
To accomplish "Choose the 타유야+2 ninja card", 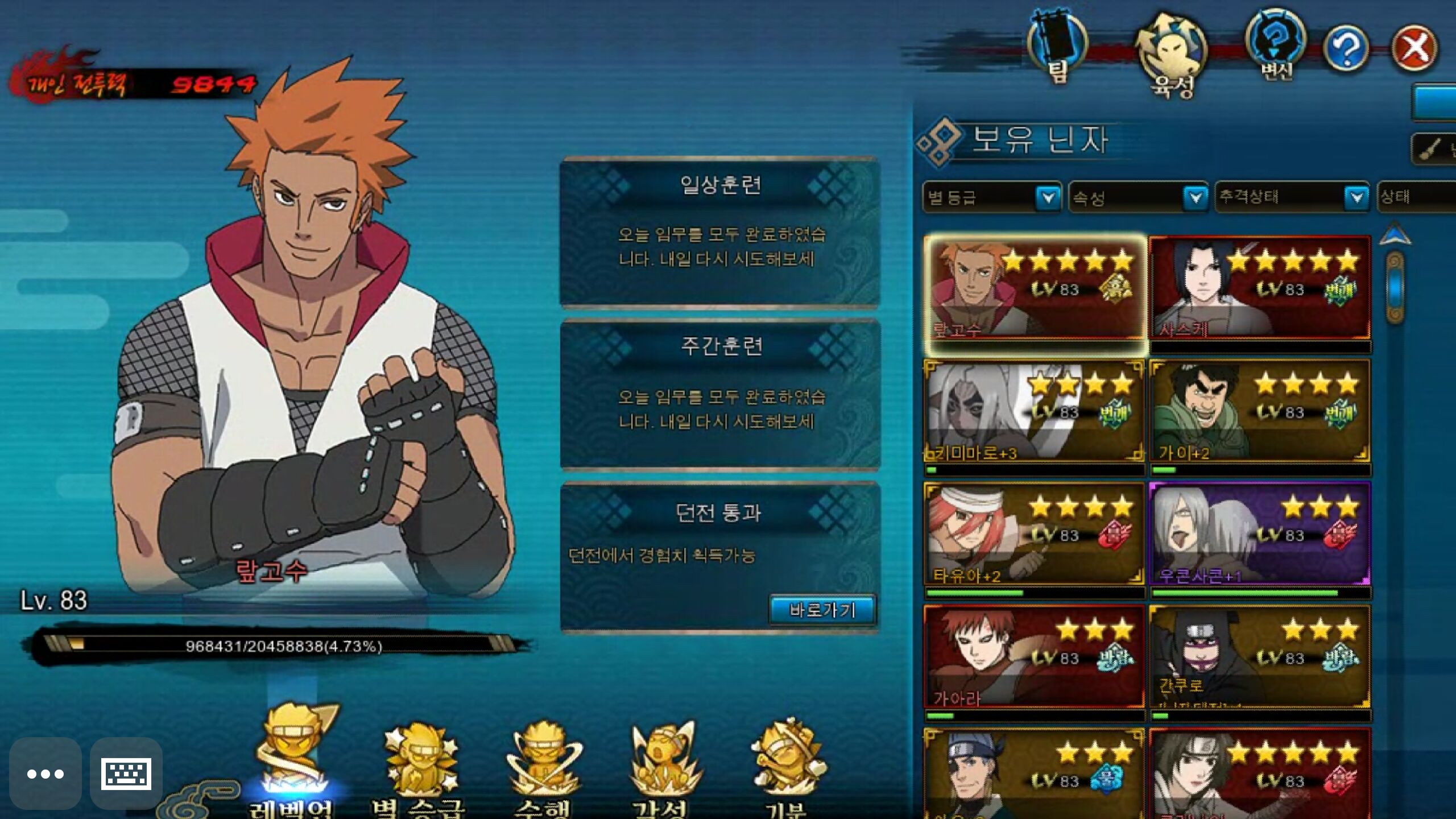I will pos(1034,534).
